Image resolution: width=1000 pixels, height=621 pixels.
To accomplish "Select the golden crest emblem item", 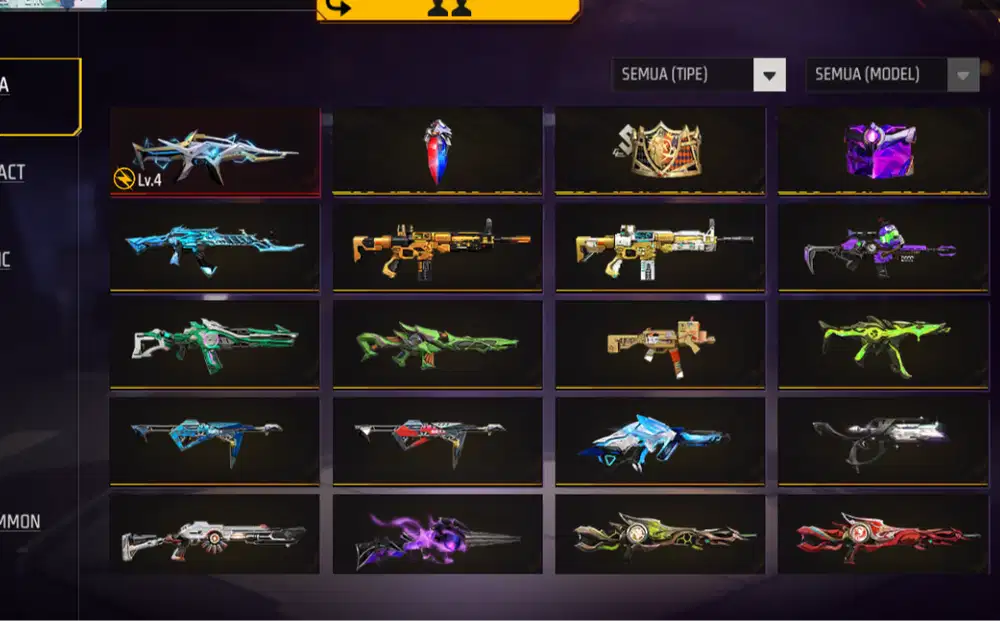I will click(x=660, y=151).
